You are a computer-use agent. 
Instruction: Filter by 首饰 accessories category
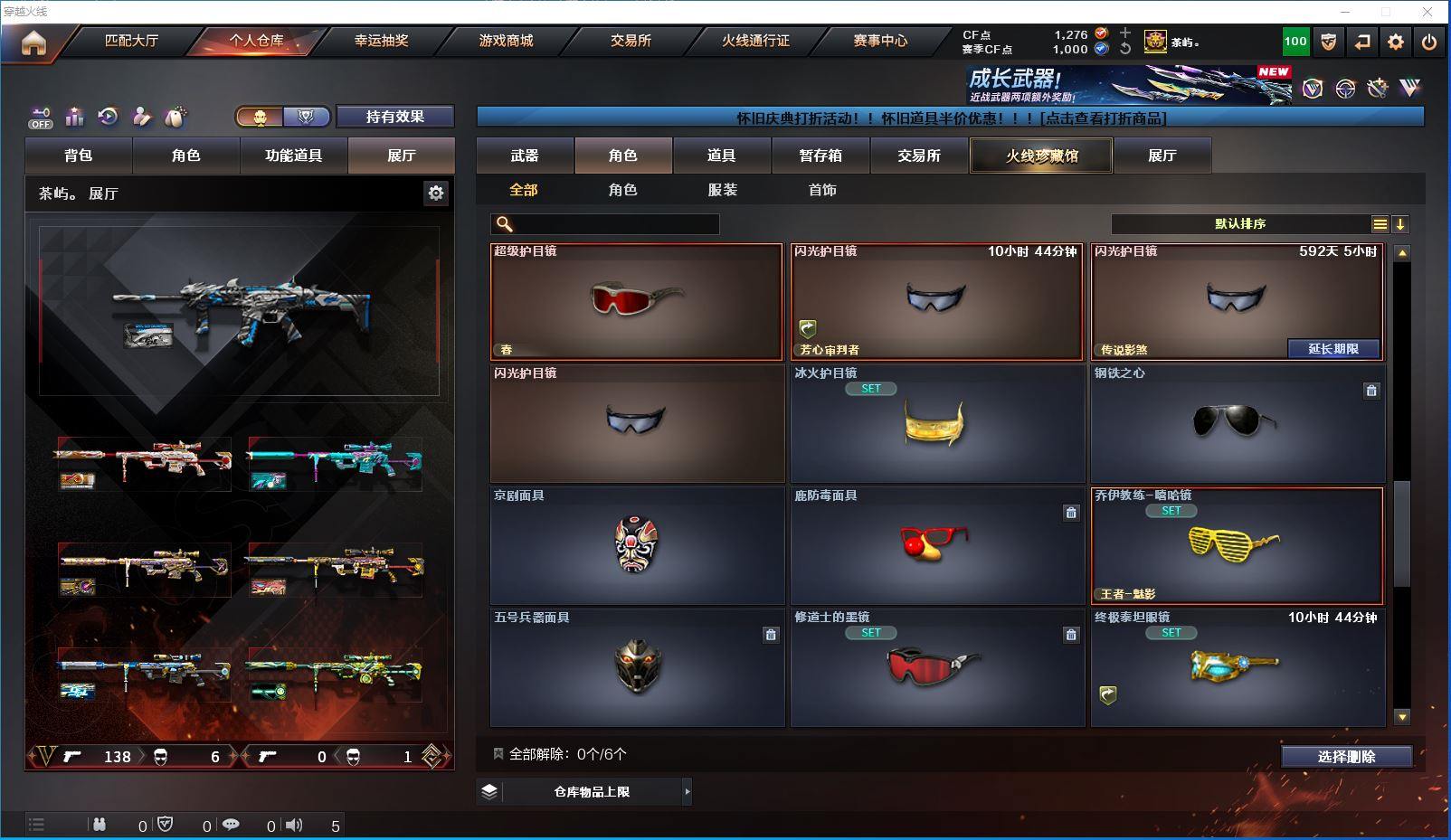click(x=822, y=190)
